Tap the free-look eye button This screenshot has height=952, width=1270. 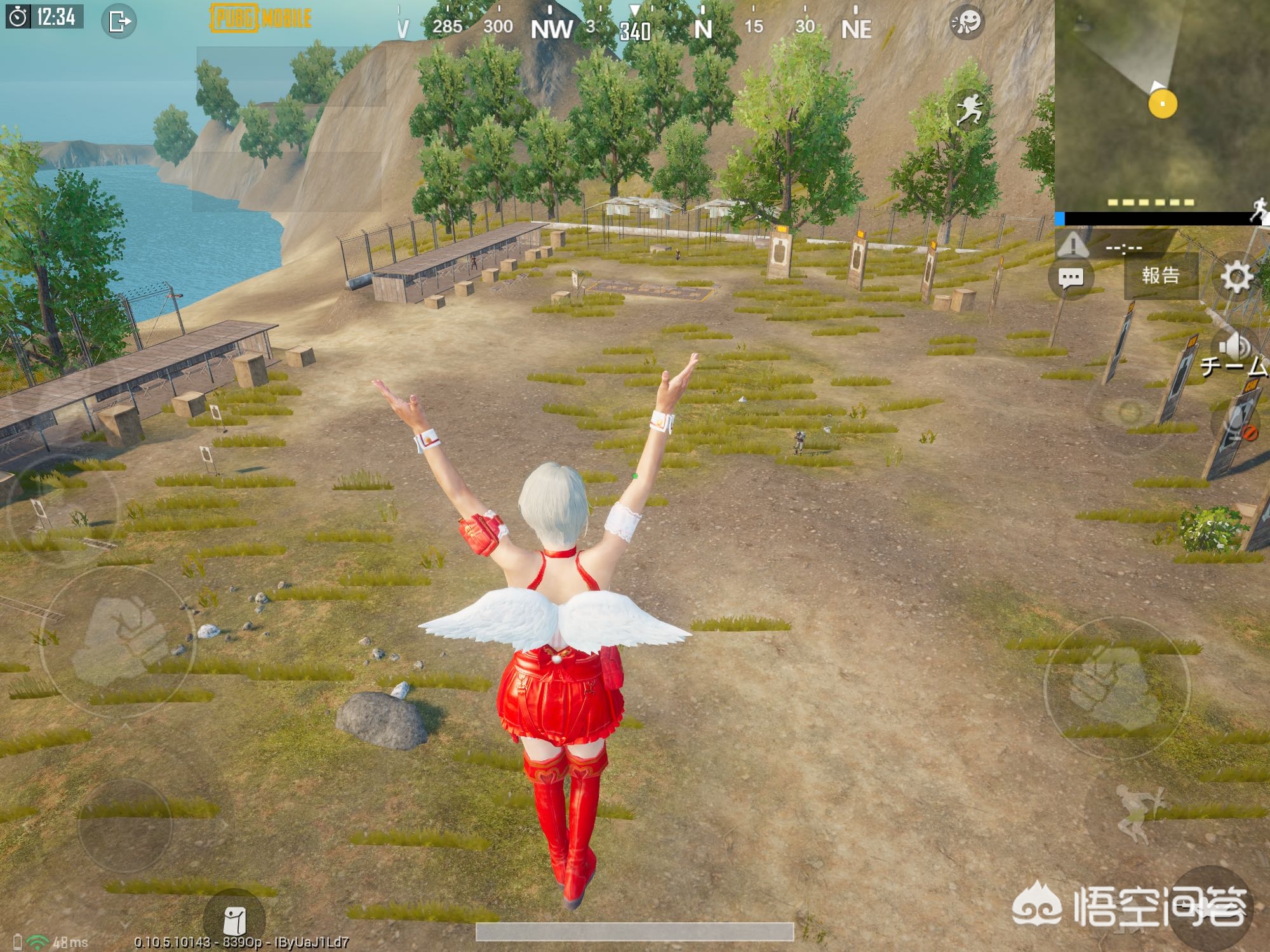1128,413
